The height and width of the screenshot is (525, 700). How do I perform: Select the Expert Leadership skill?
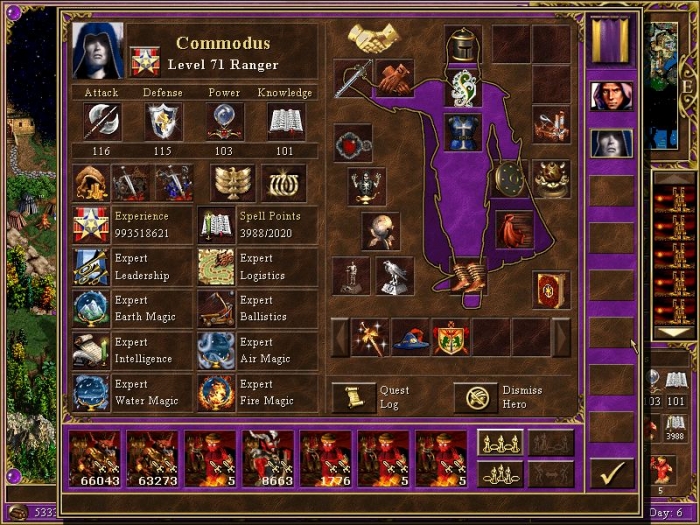(x=92, y=267)
